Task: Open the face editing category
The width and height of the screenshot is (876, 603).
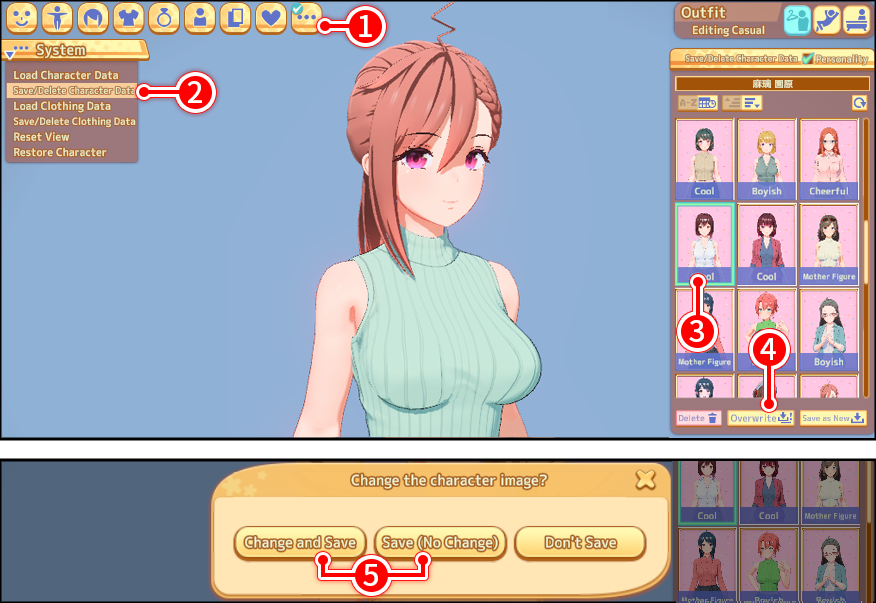Action: pyautogui.click(x=23, y=18)
